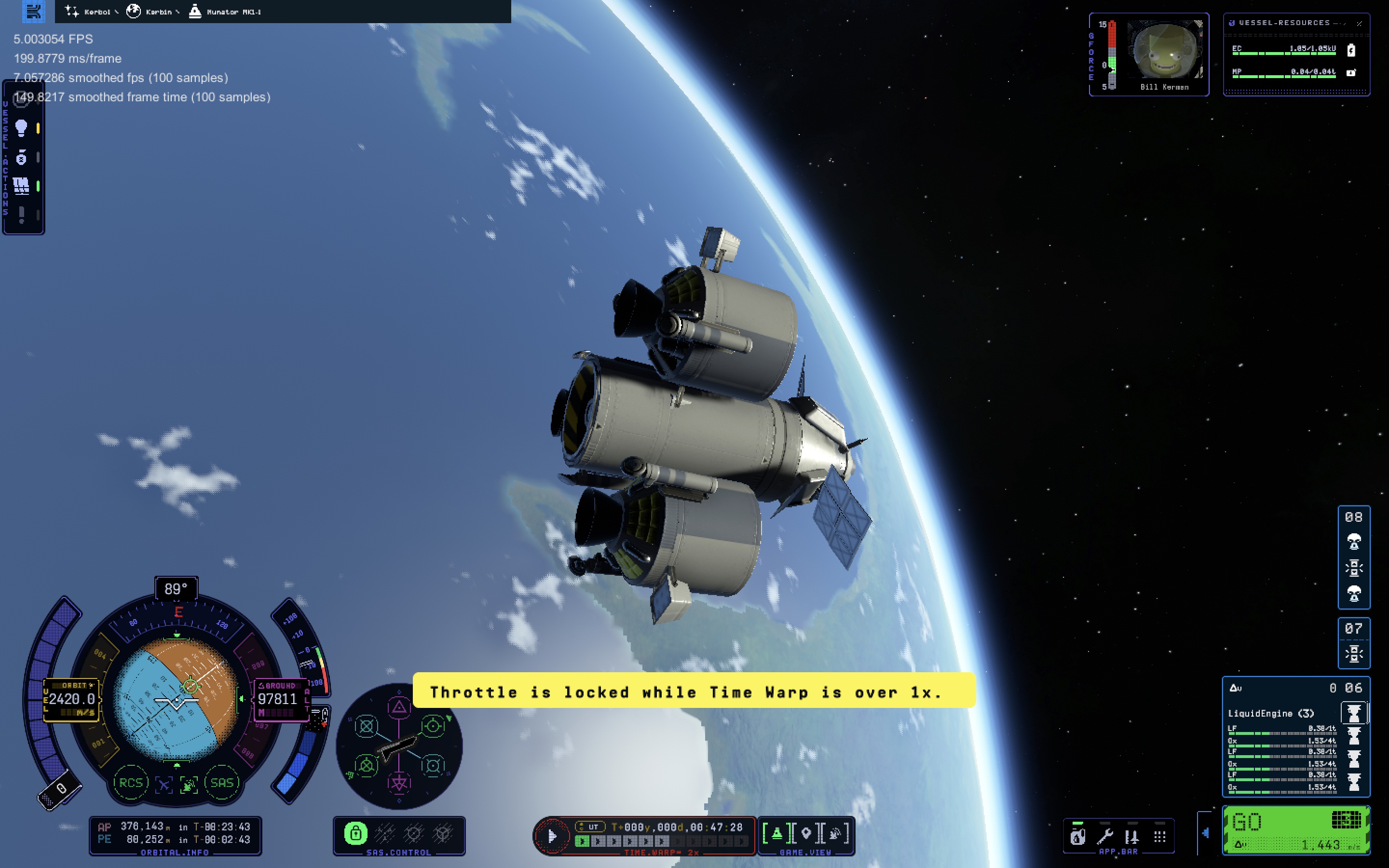Image resolution: width=1389 pixels, height=868 pixels.
Task: Open the Resource Manager in the App Bar
Action: (1078, 837)
